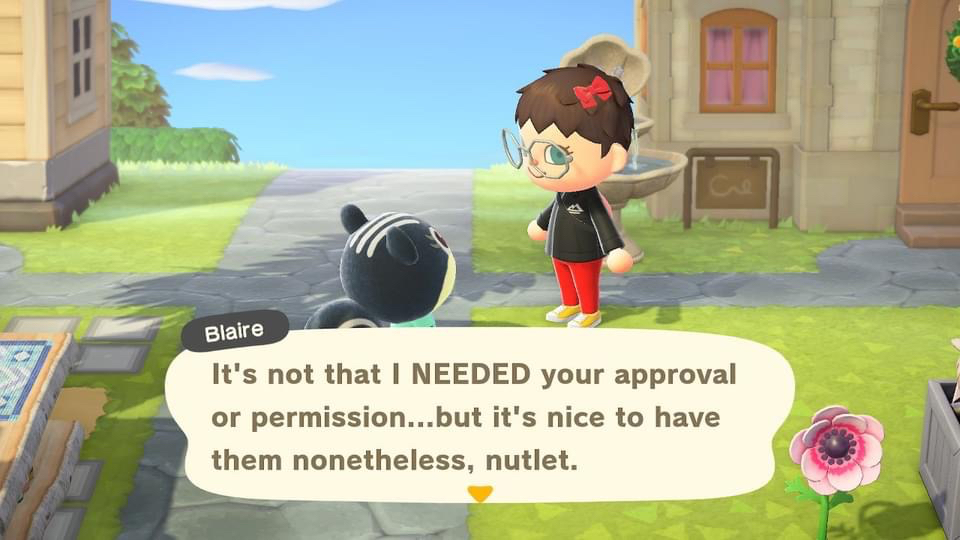Screen dimensions: 960x540
Task: Advance dialogue with the orange arrow
Action: click(x=481, y=493)
